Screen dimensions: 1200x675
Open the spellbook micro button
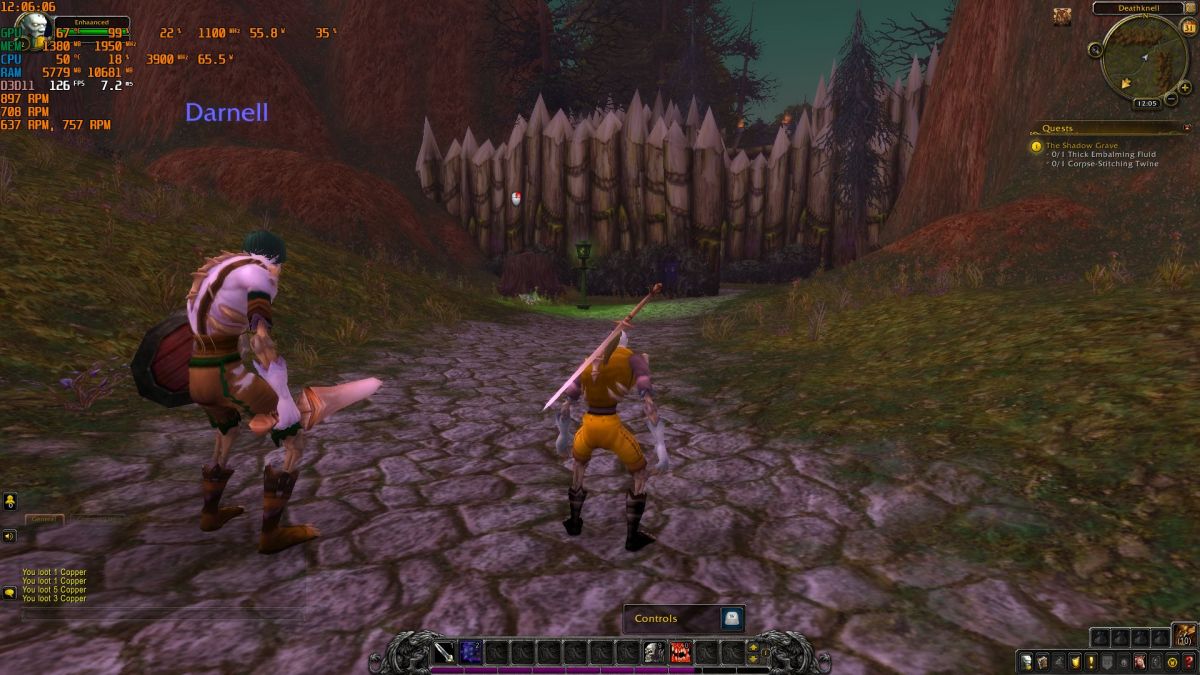[x=1042, y=661]
